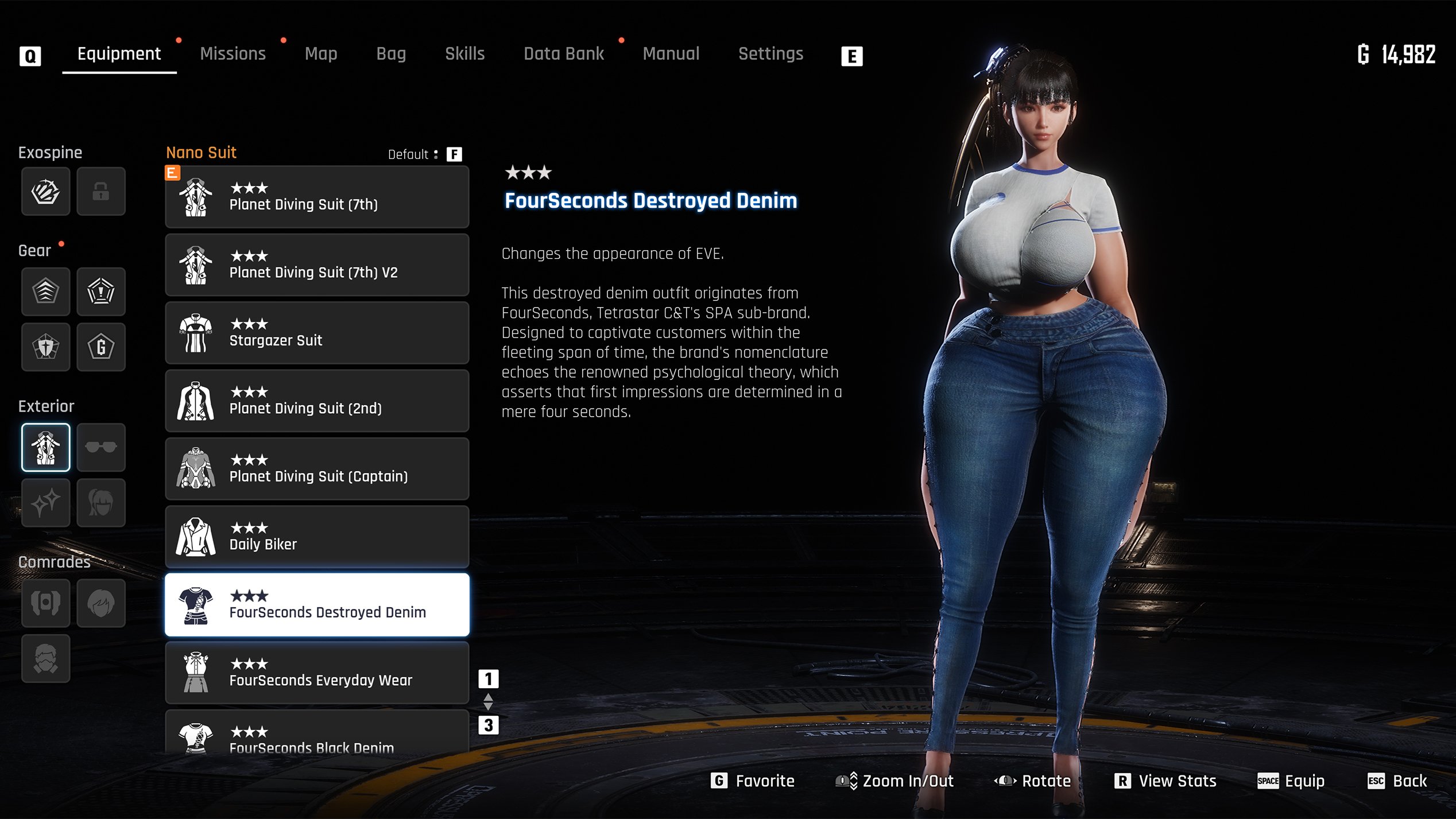Show the Skills tab
Viewport: 1456px width, 819px height.
coord(464,54)
